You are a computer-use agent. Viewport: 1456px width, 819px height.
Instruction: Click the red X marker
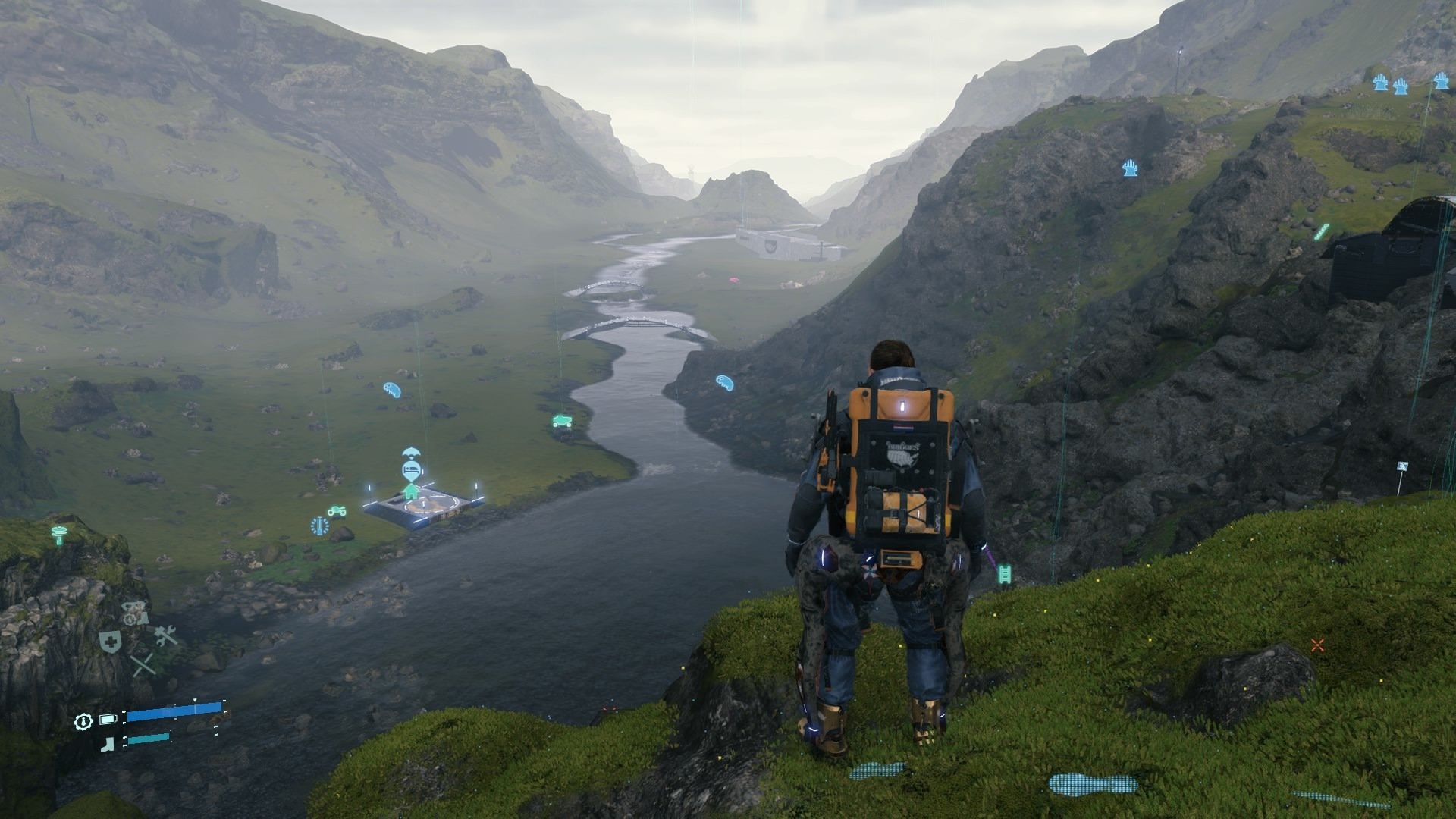tap(1317, 645)
